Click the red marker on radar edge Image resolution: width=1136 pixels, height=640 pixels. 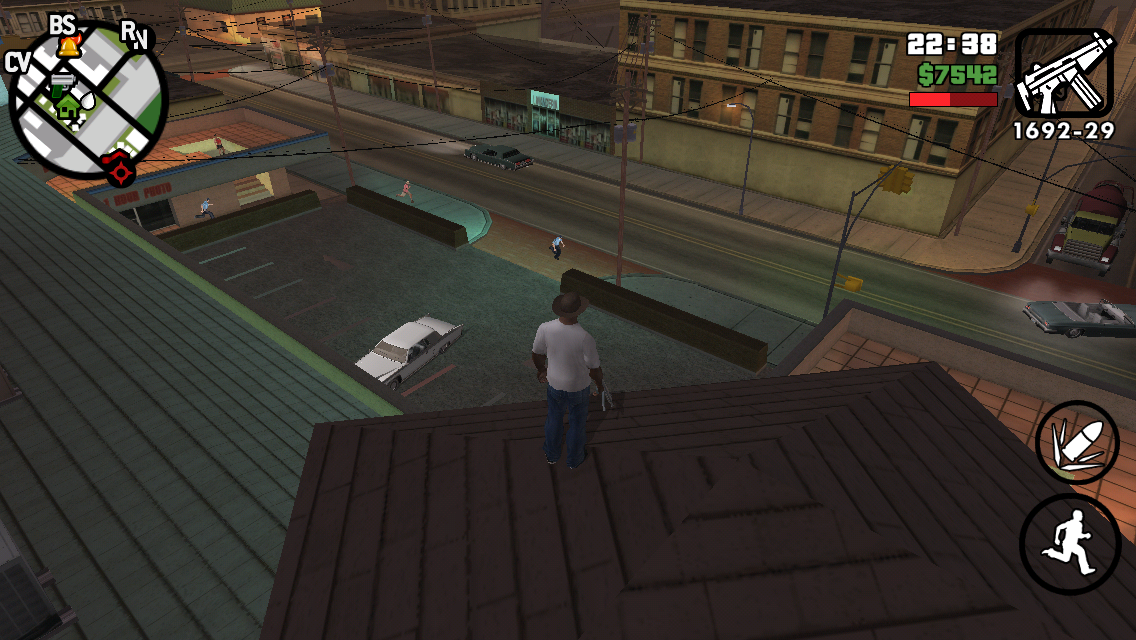click(x=120, y=170)
